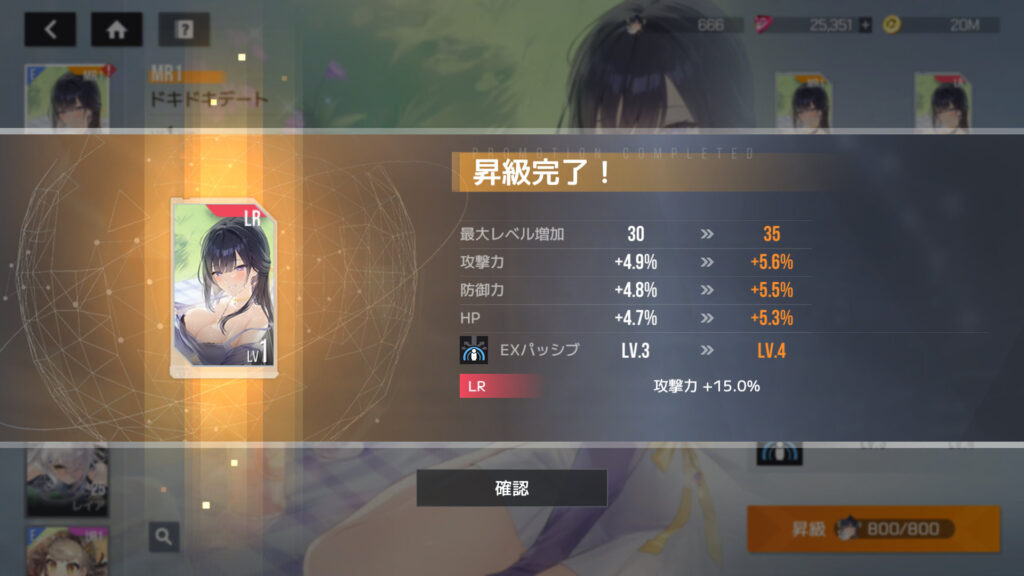
Task: Open the magnifying glass search button
Action: [x=164, y=537]
